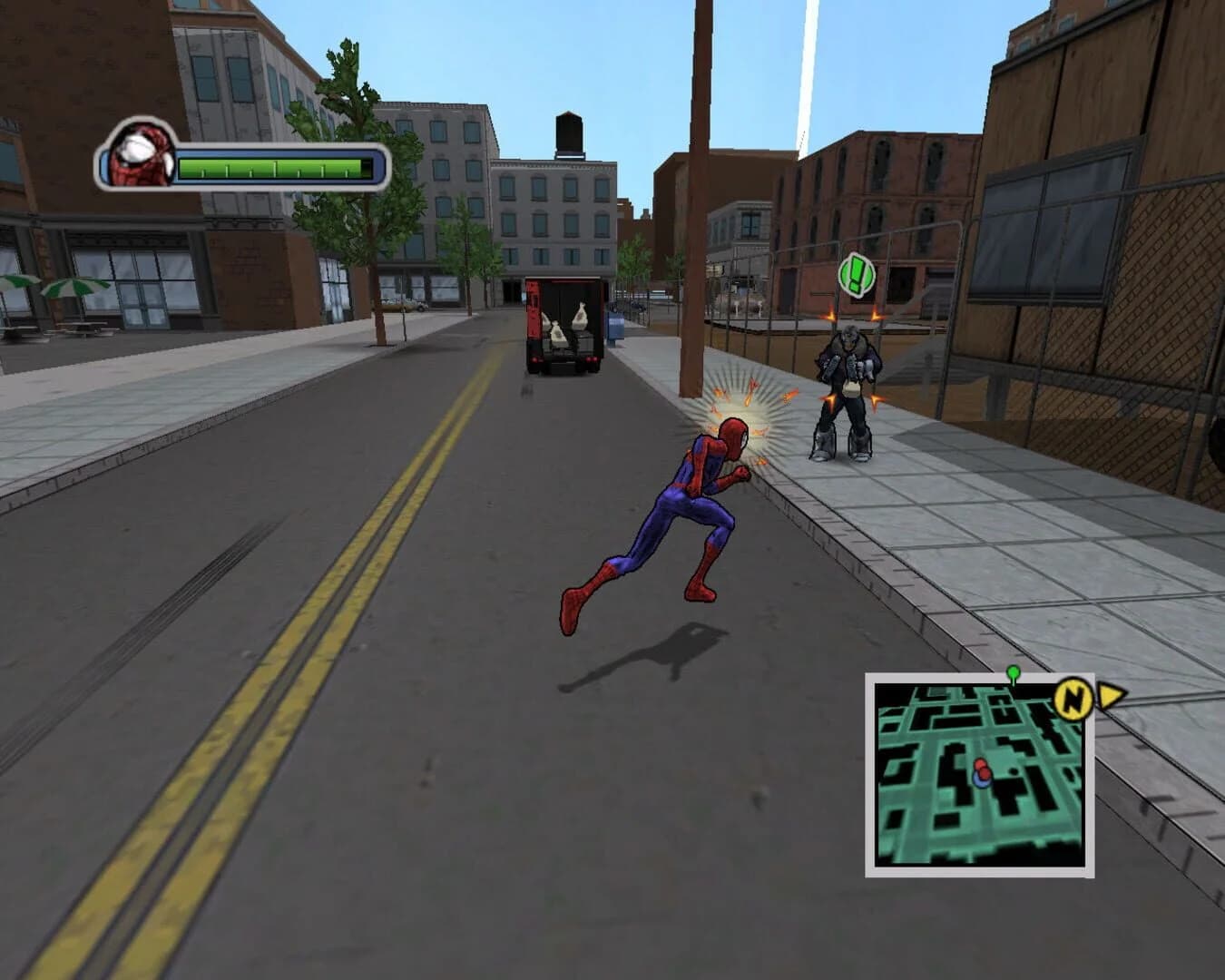Click the flame effect on the enemy's shoulder

830,314
